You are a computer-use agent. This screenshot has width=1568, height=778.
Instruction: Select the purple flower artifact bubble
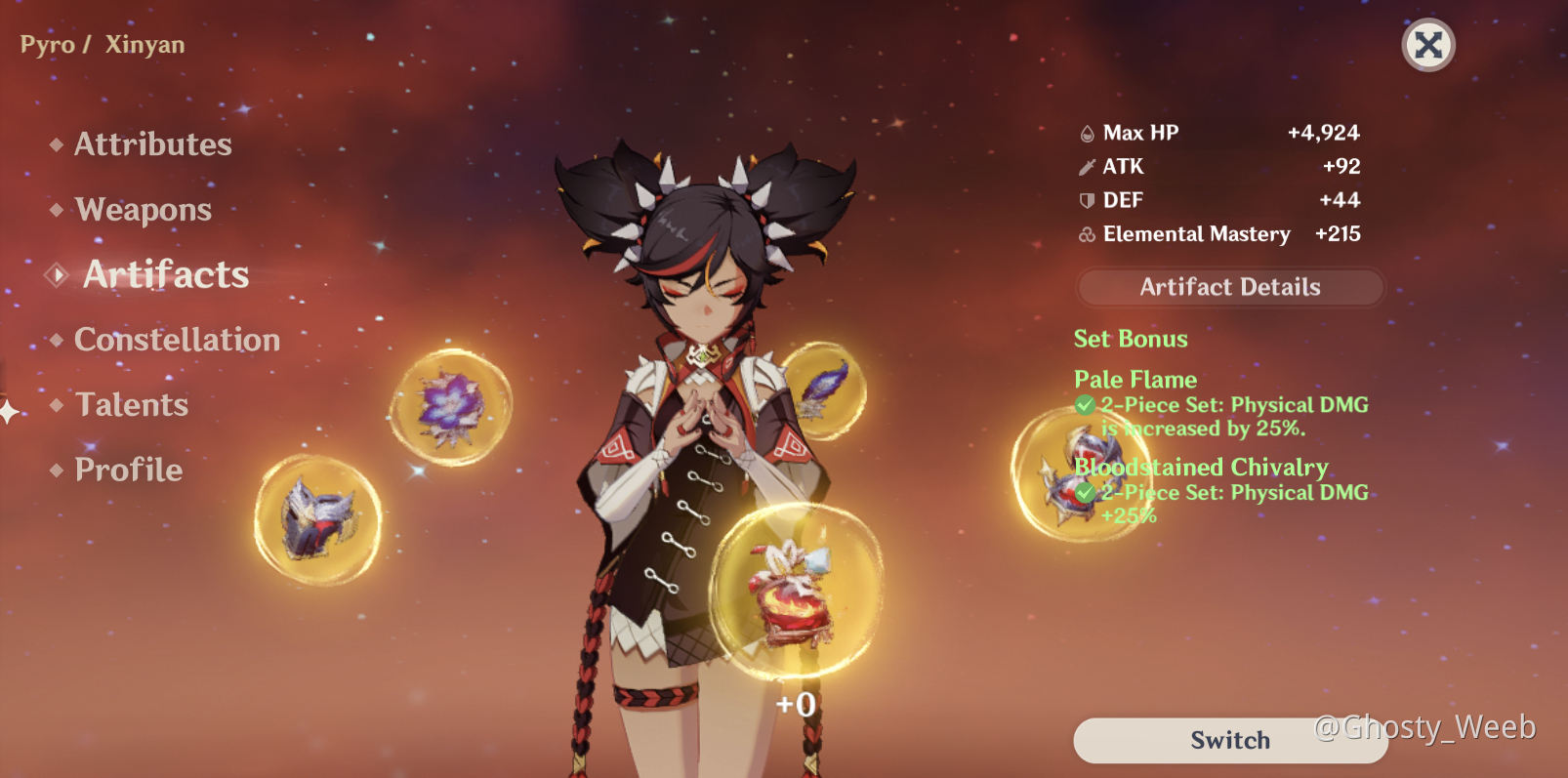pos(450,407)
